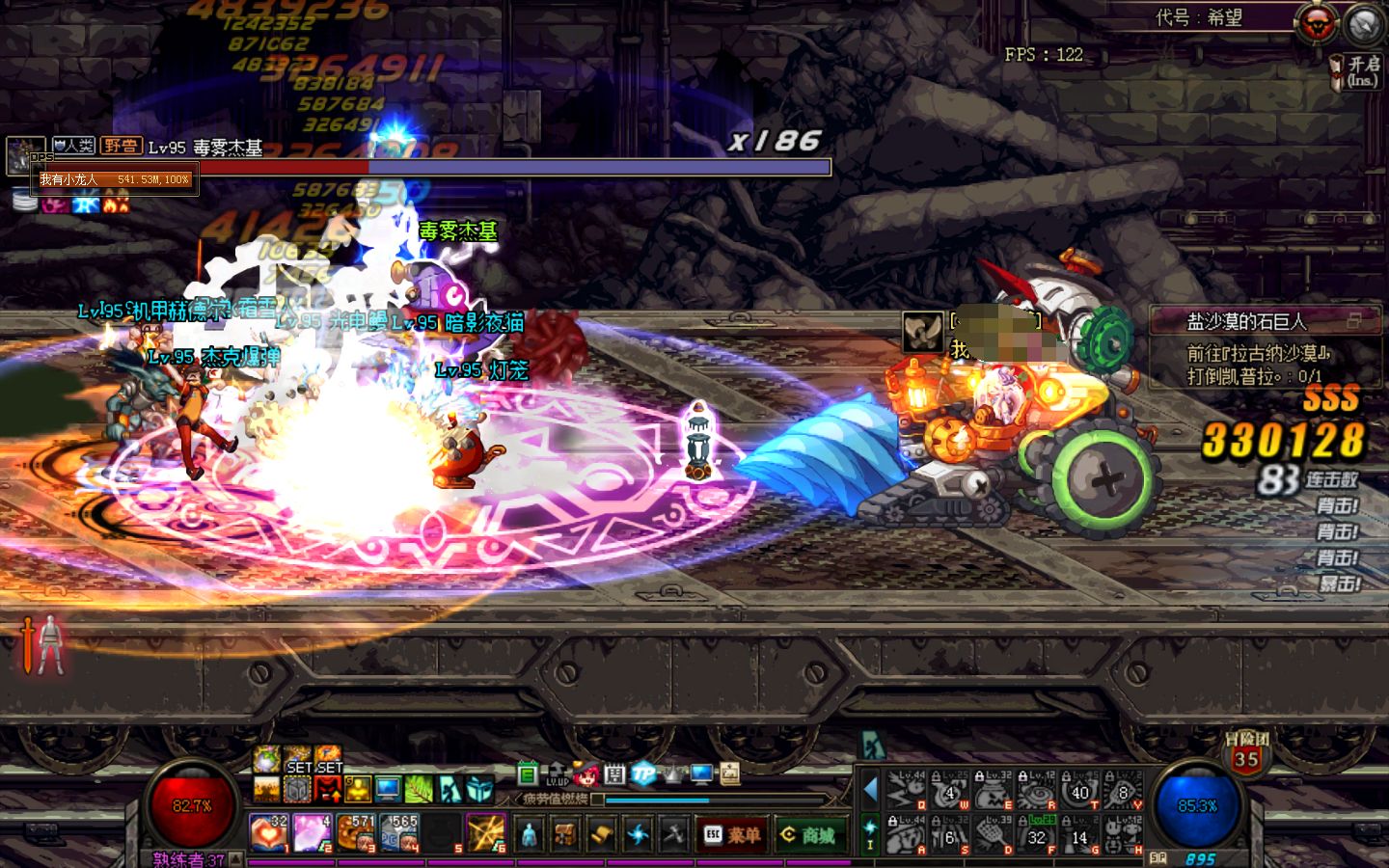
Task: Click the pickaxe crafting icon on the hotbar
Action: [675, 831]
